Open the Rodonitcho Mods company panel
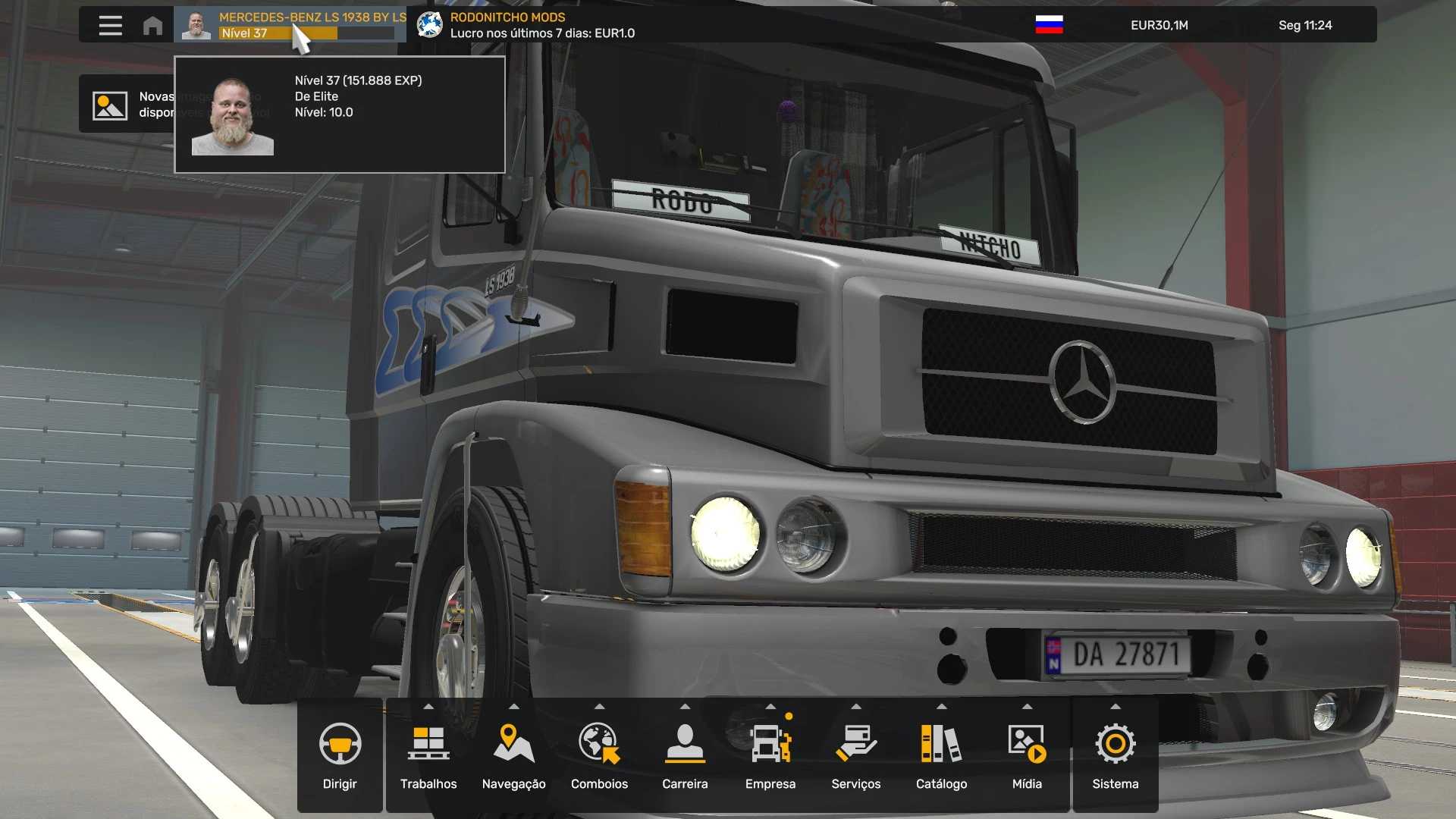This screenshot has height=819, width=1456. pos(526,25)
